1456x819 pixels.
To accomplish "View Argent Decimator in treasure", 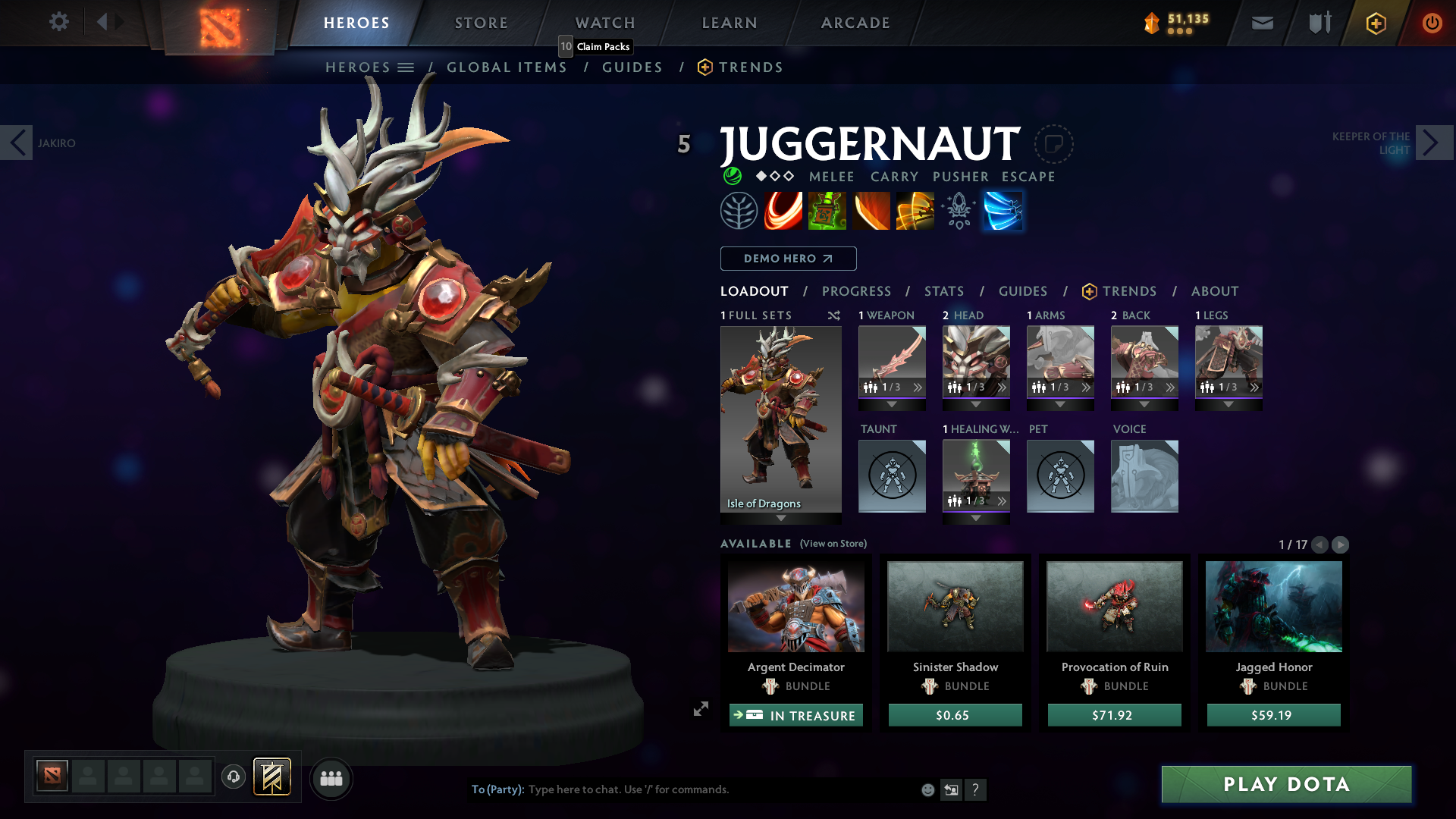I will point(795,715).
